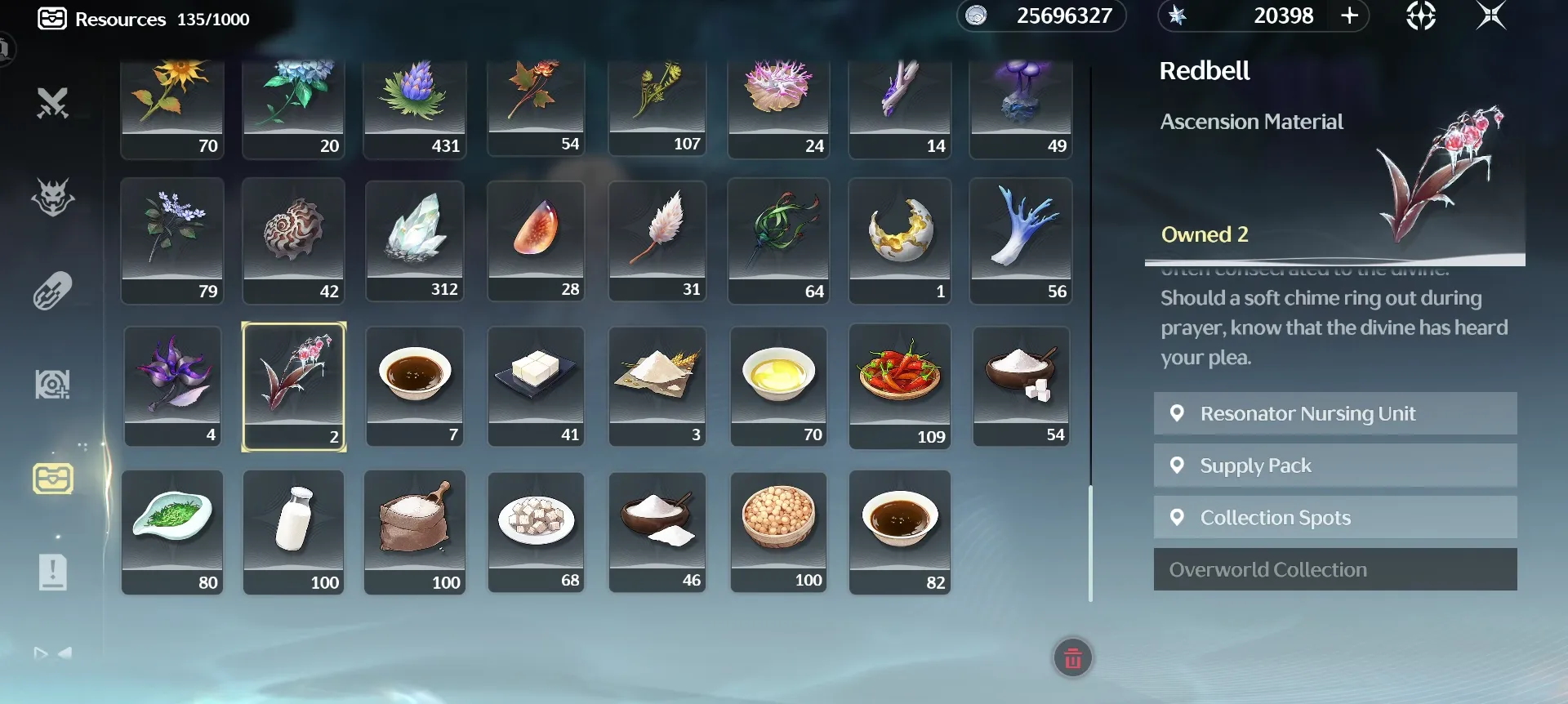
Task: Open Collection Spots location
Action: click(x=1334, y=517)
